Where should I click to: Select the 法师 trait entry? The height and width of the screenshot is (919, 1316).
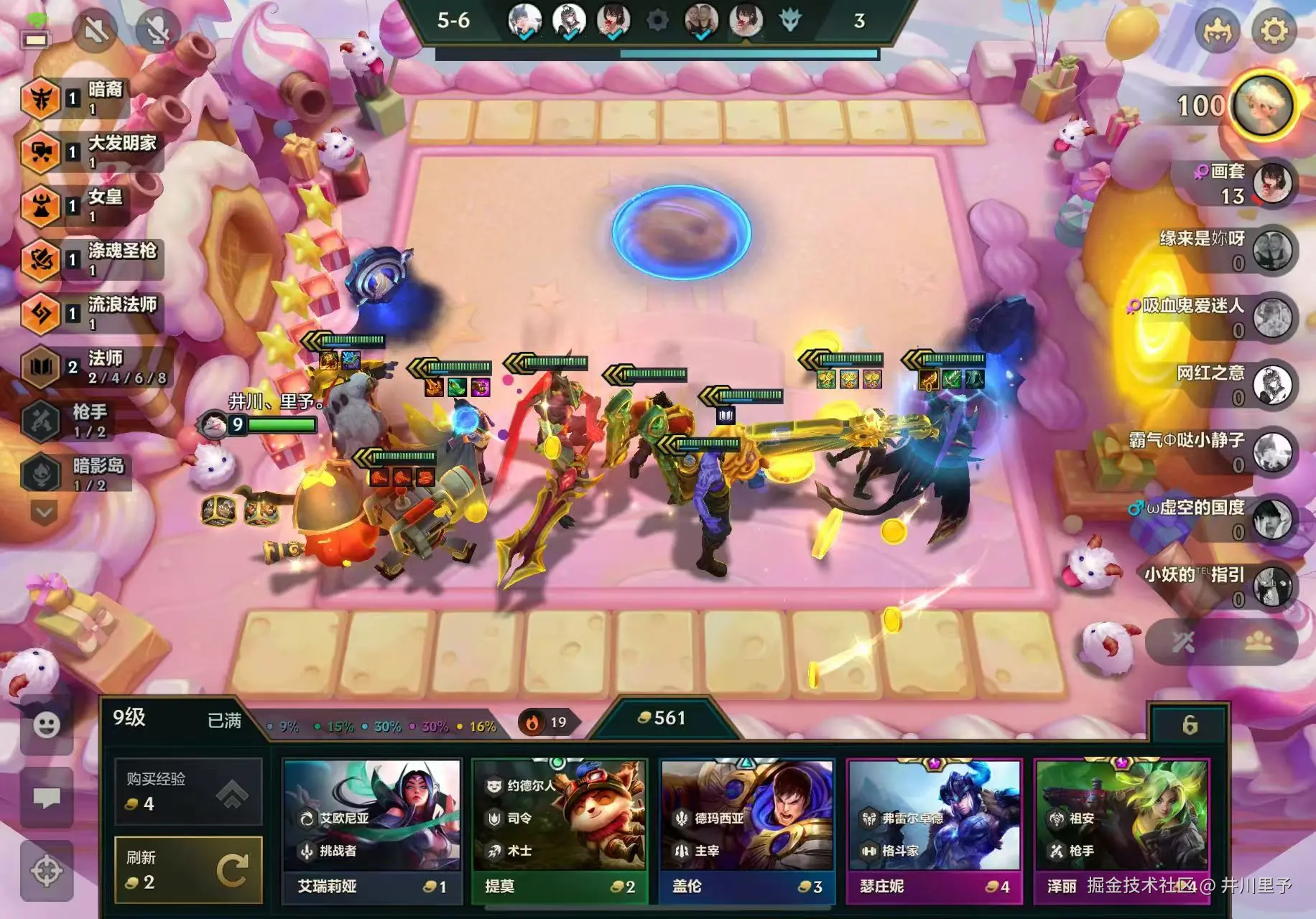pos(93,367)
